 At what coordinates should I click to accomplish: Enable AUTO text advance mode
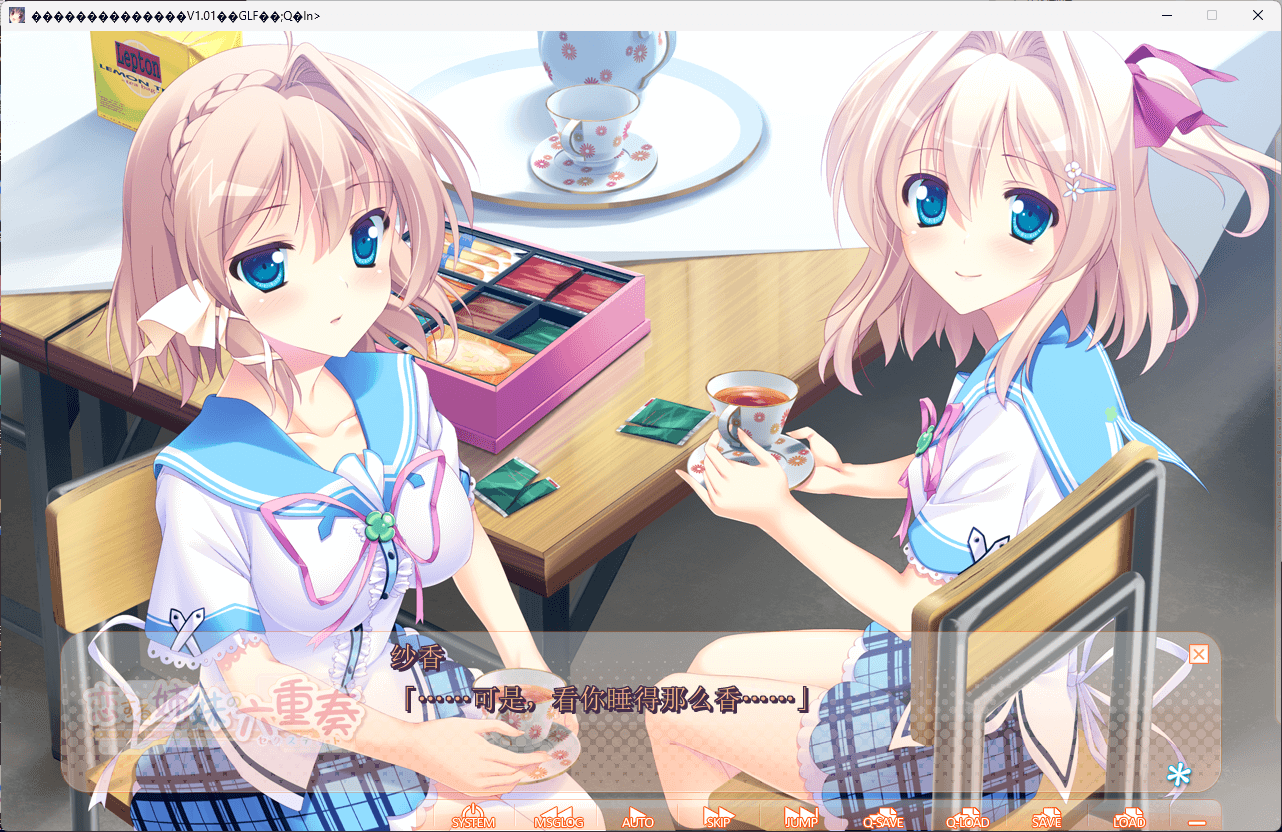coord(638,820)
